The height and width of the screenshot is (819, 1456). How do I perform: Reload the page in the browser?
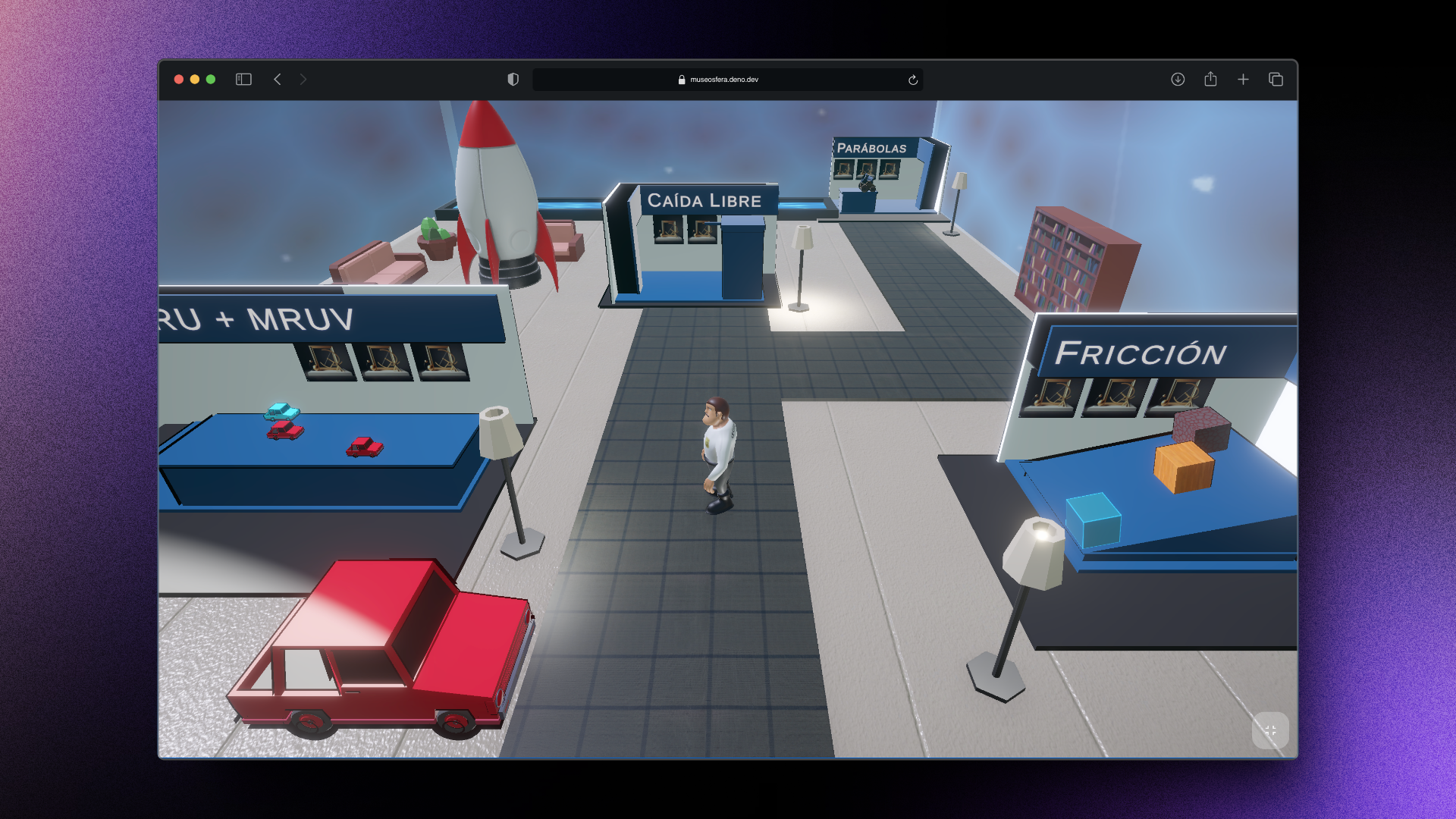913,80
